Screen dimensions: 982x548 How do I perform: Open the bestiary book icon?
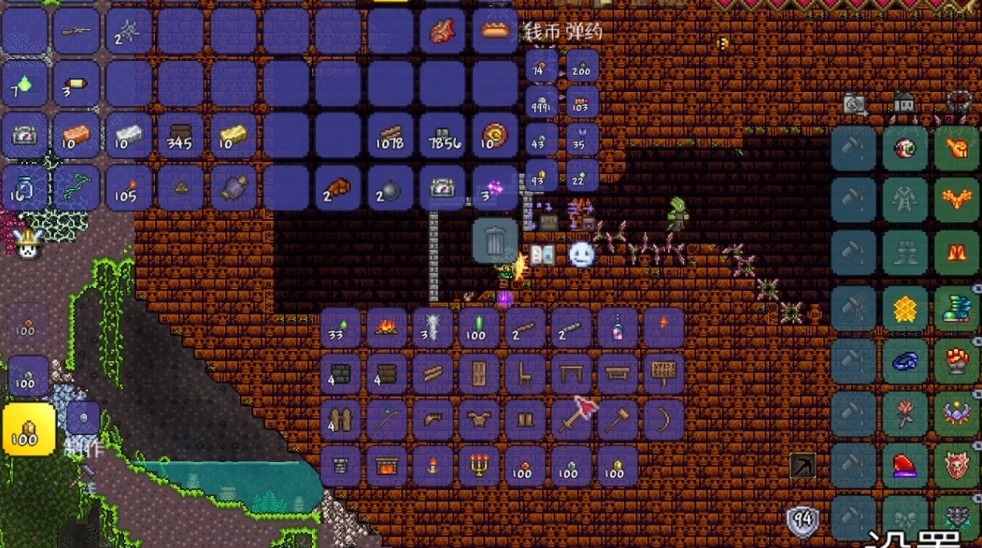pyautogui.click(x=543, y=255)
